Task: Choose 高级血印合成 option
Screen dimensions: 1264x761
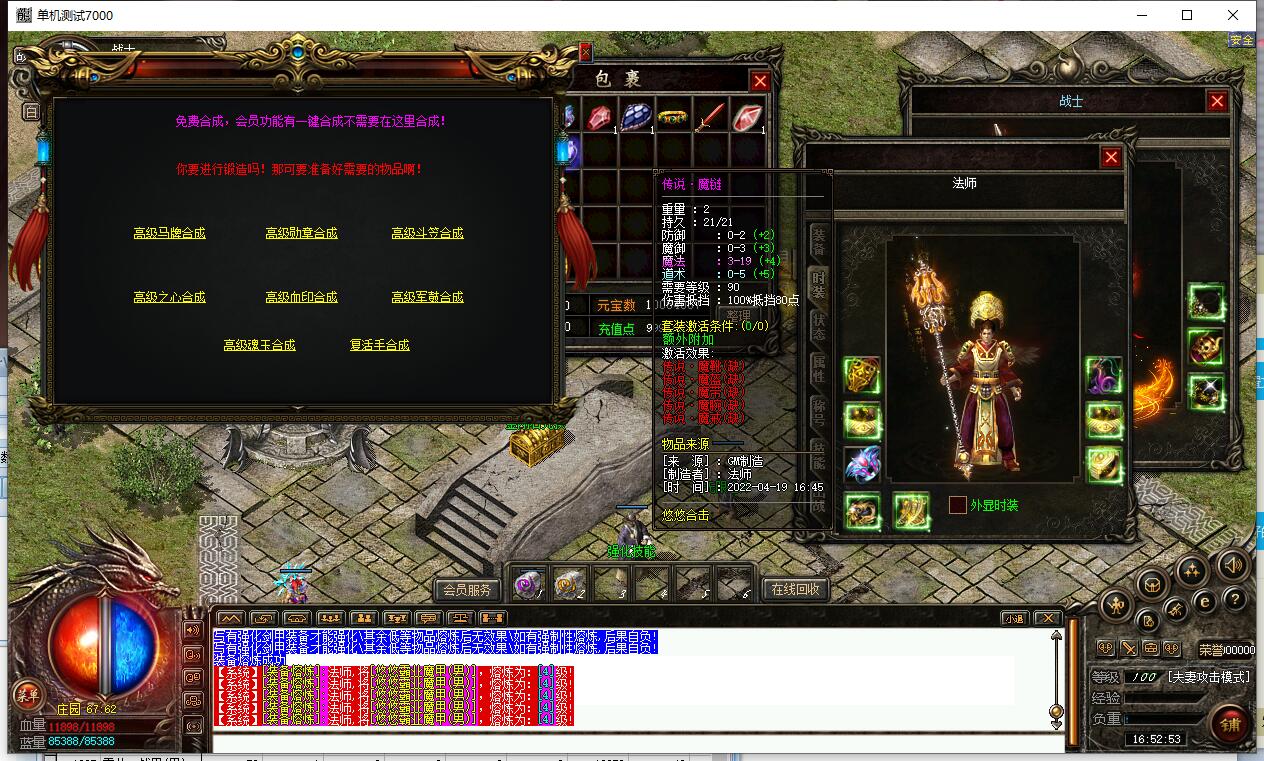Action: 301,297
